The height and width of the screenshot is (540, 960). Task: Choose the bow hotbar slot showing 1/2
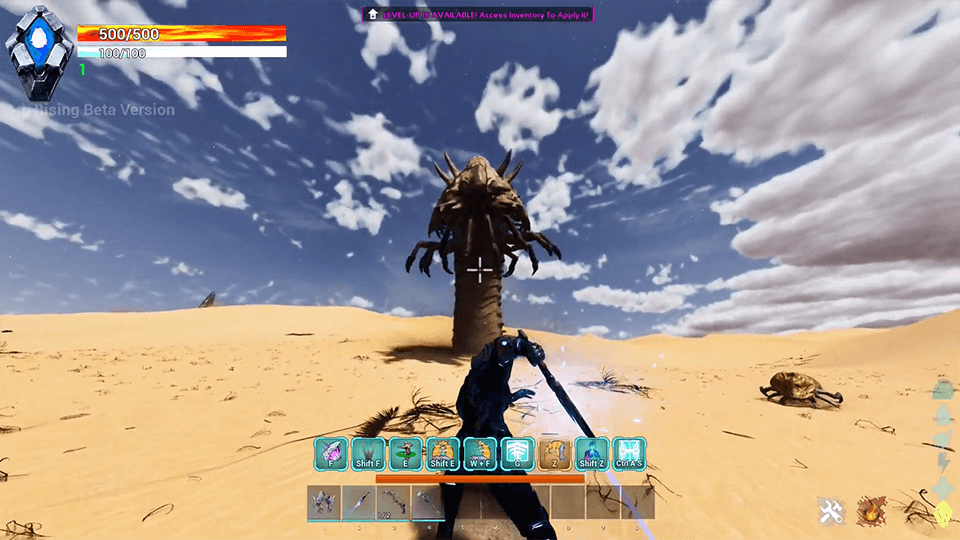(x=393, y=502)
